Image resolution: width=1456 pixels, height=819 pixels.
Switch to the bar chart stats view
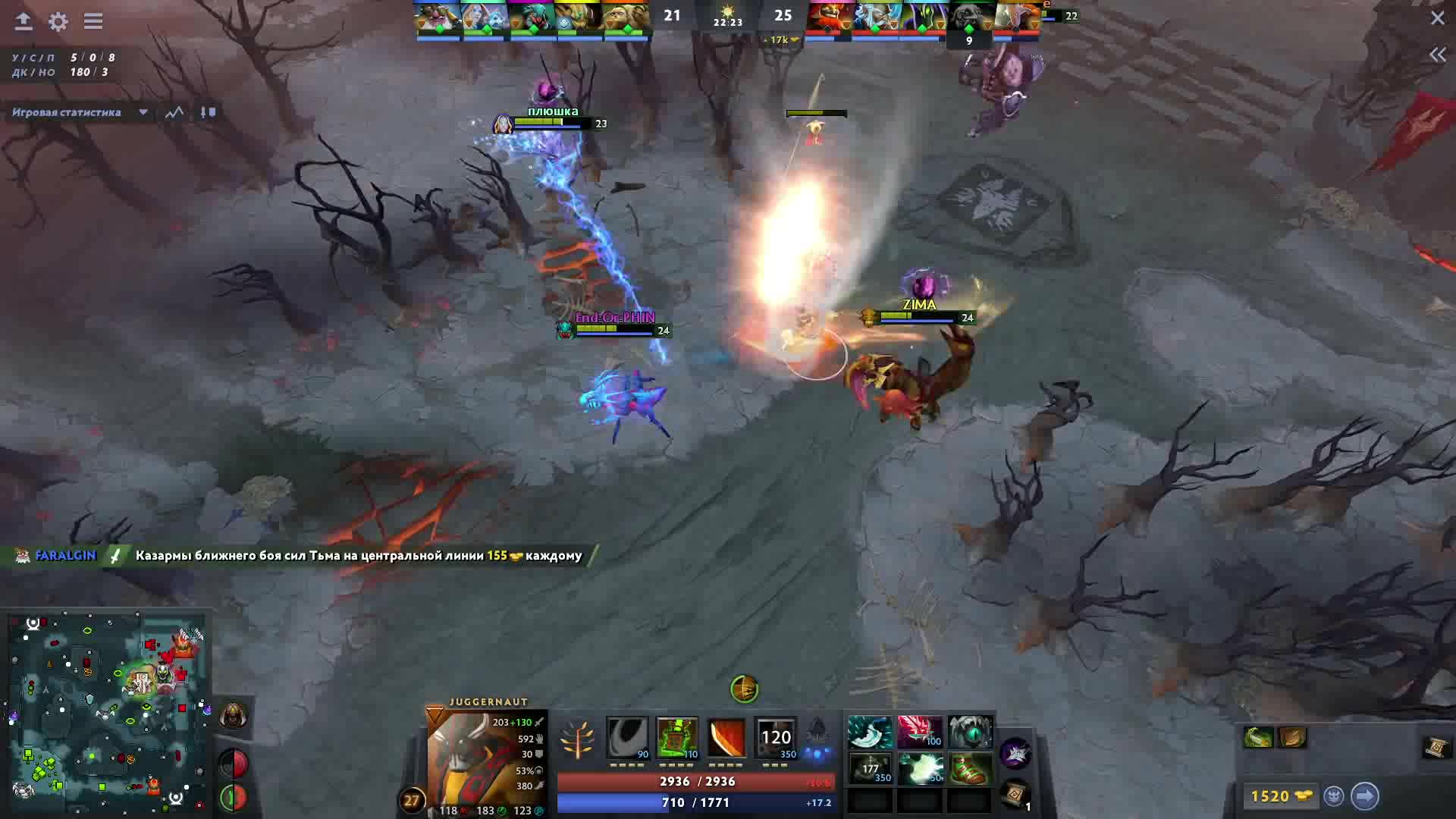(206, 111)
